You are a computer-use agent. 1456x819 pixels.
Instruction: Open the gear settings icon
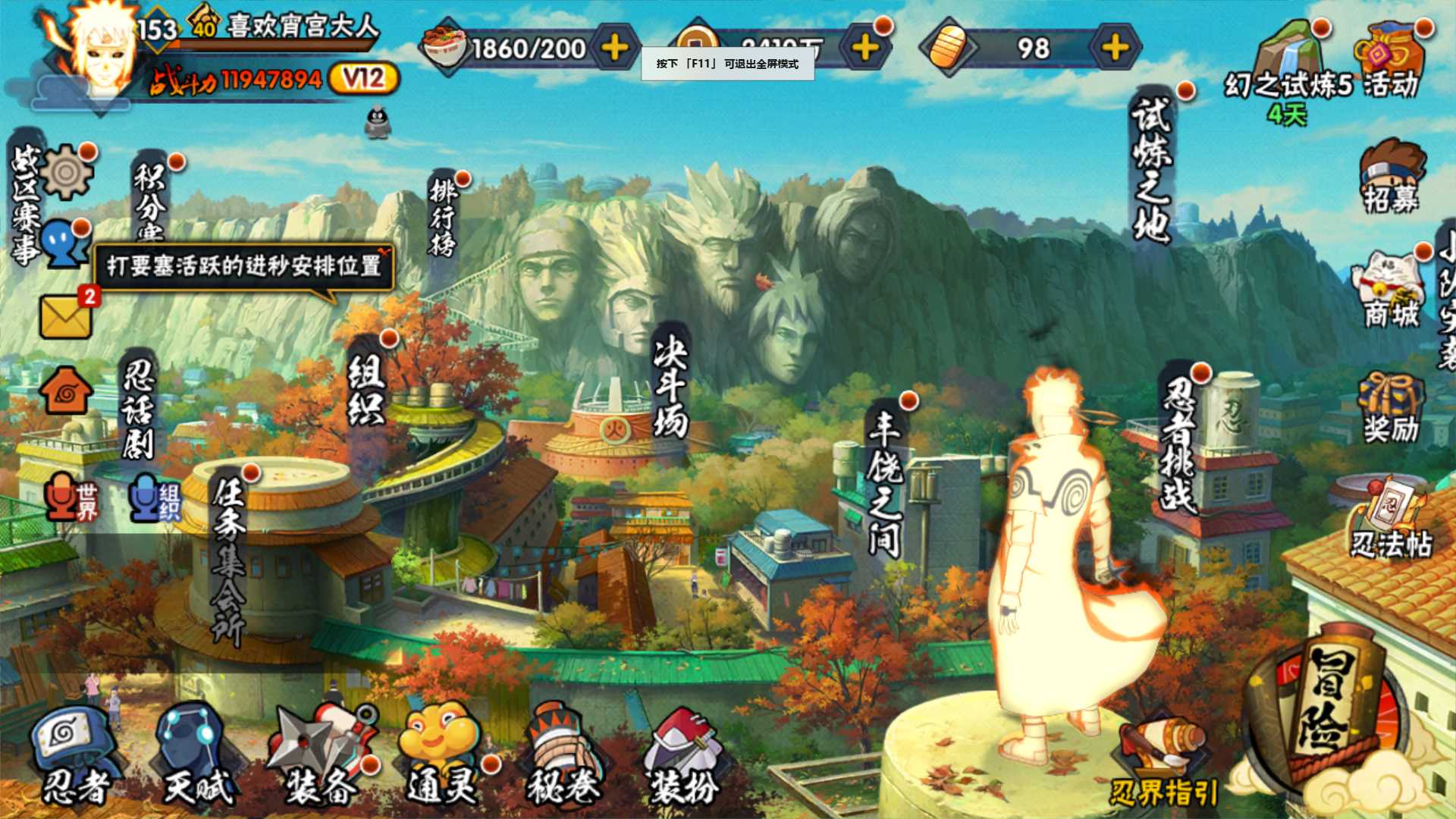tap(67, 172)
